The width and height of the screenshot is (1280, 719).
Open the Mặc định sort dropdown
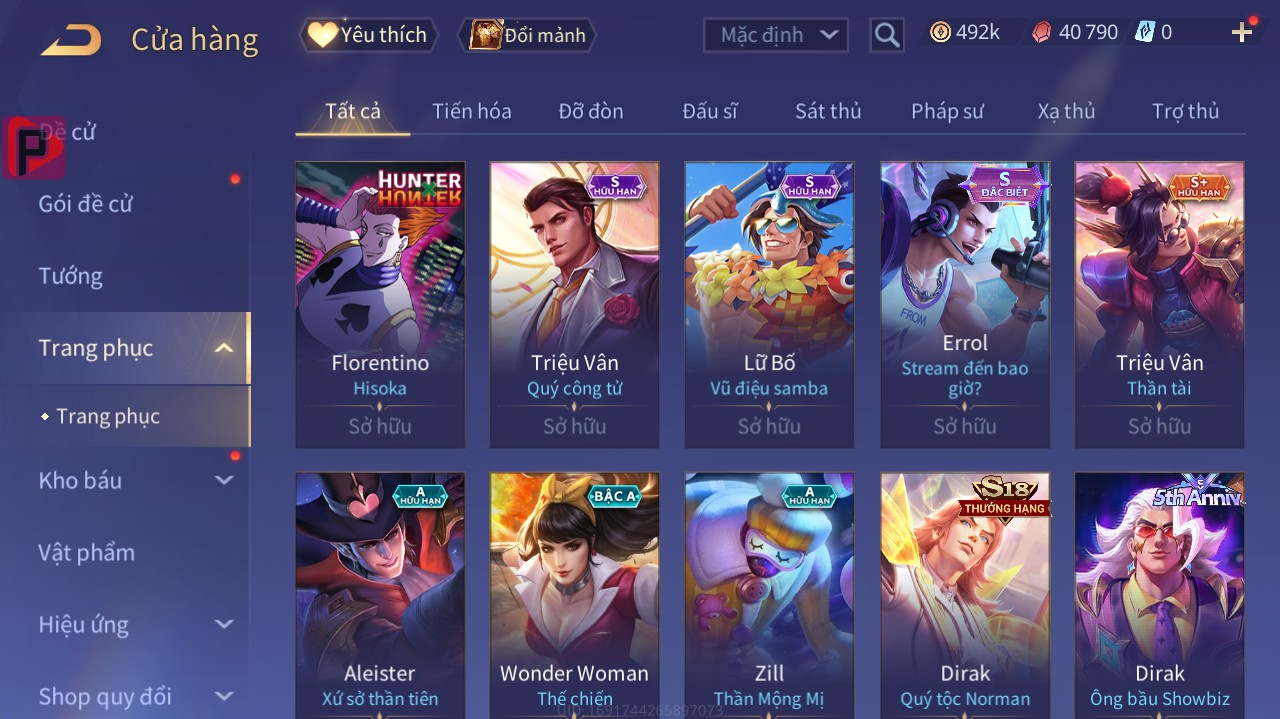point(776,35)
